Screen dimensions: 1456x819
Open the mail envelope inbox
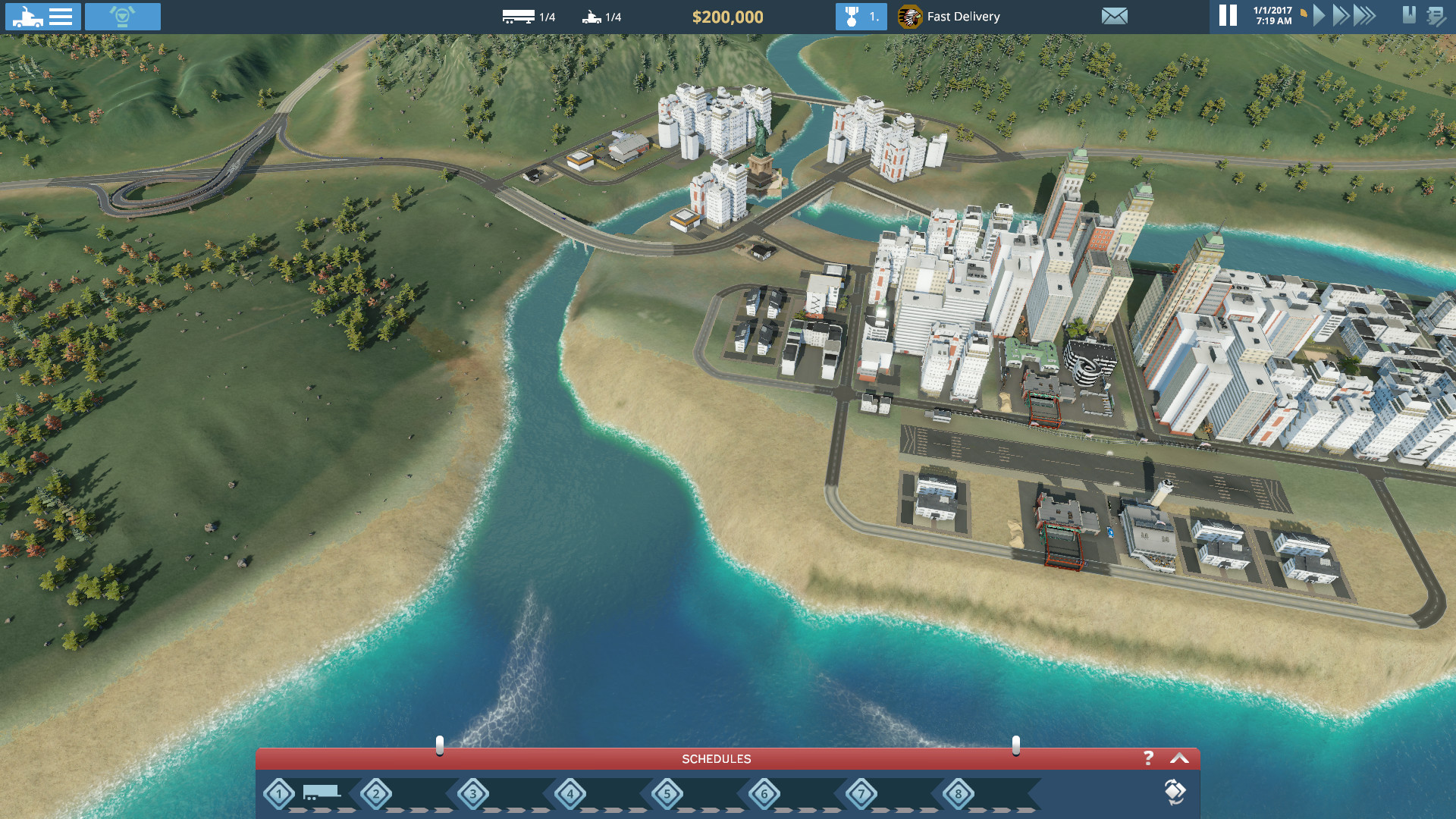point(1114,17)
